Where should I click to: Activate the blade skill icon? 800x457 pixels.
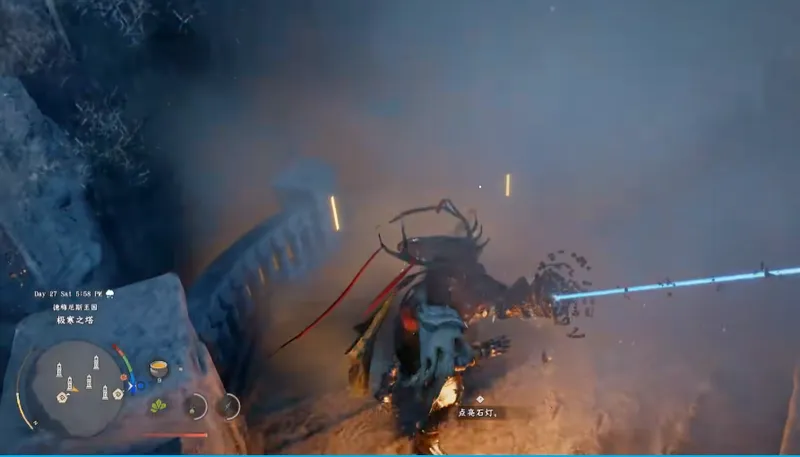(229, 406)
